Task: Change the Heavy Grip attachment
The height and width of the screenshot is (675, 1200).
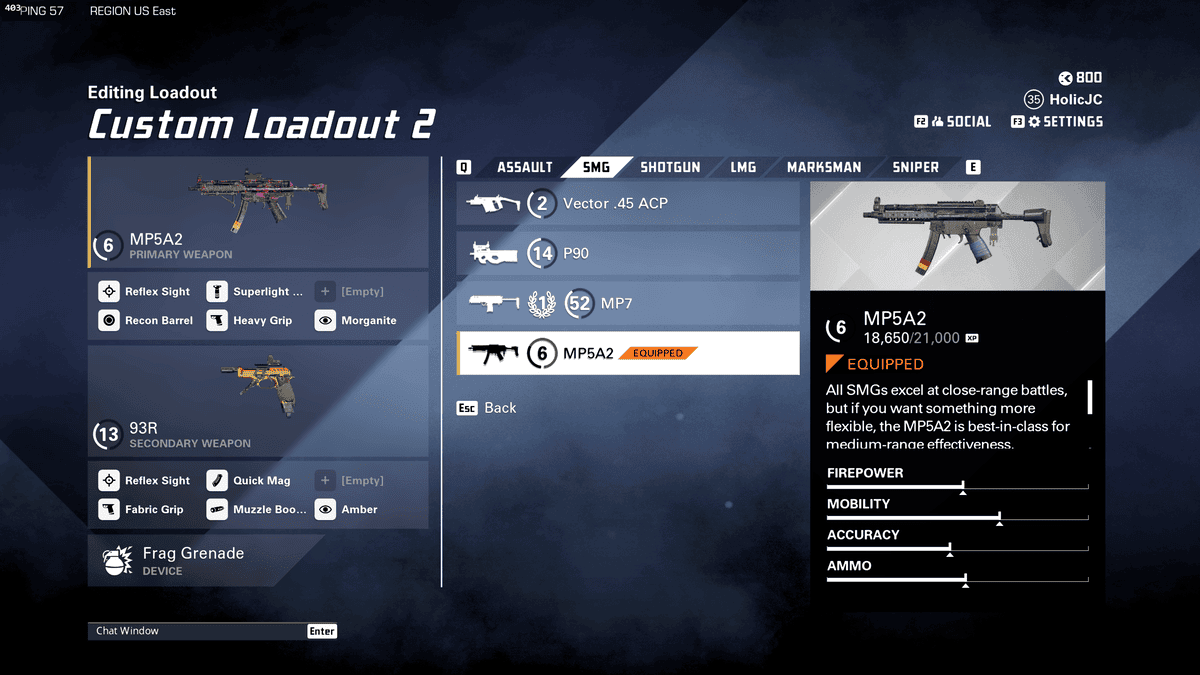Action: pyautogui.click(x=252, y=321)
